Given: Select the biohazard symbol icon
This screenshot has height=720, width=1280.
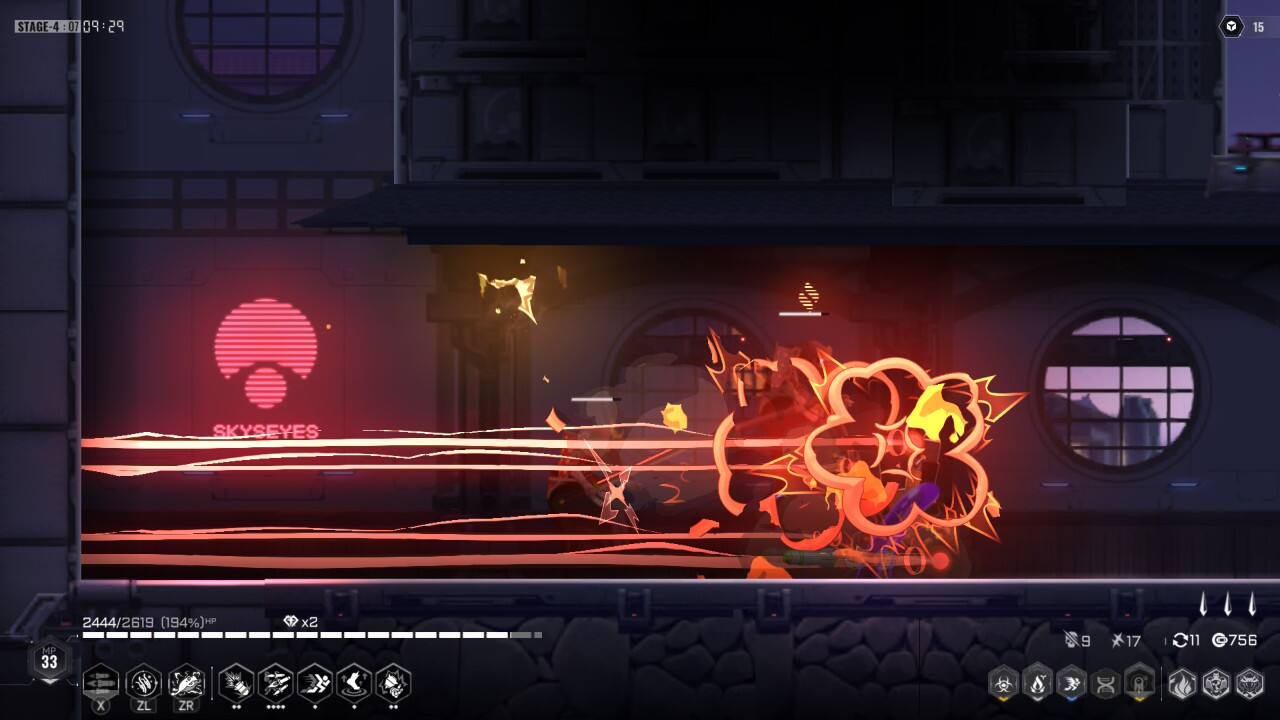Looking at the screenshot, I should click(1003, 684).
